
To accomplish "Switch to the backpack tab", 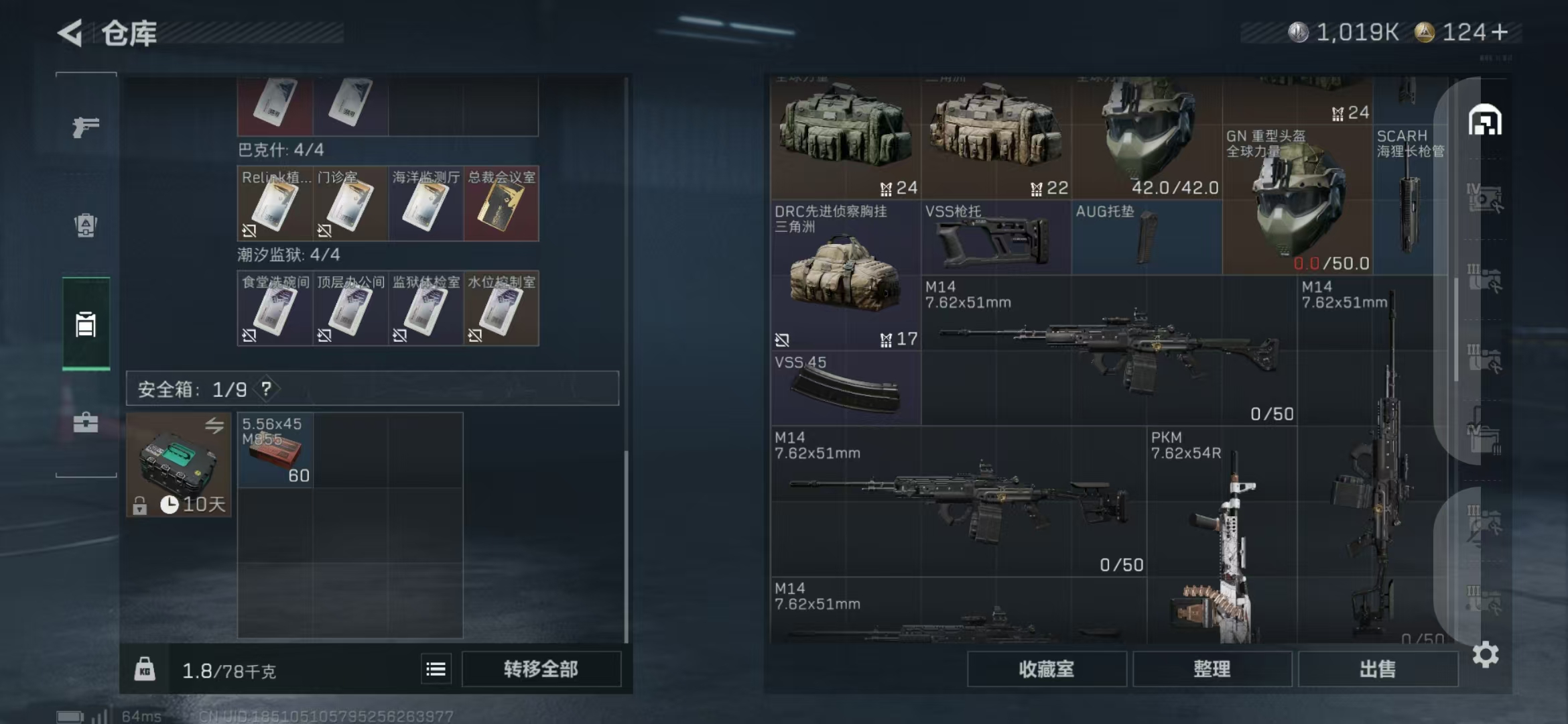I will click(86, 225).
